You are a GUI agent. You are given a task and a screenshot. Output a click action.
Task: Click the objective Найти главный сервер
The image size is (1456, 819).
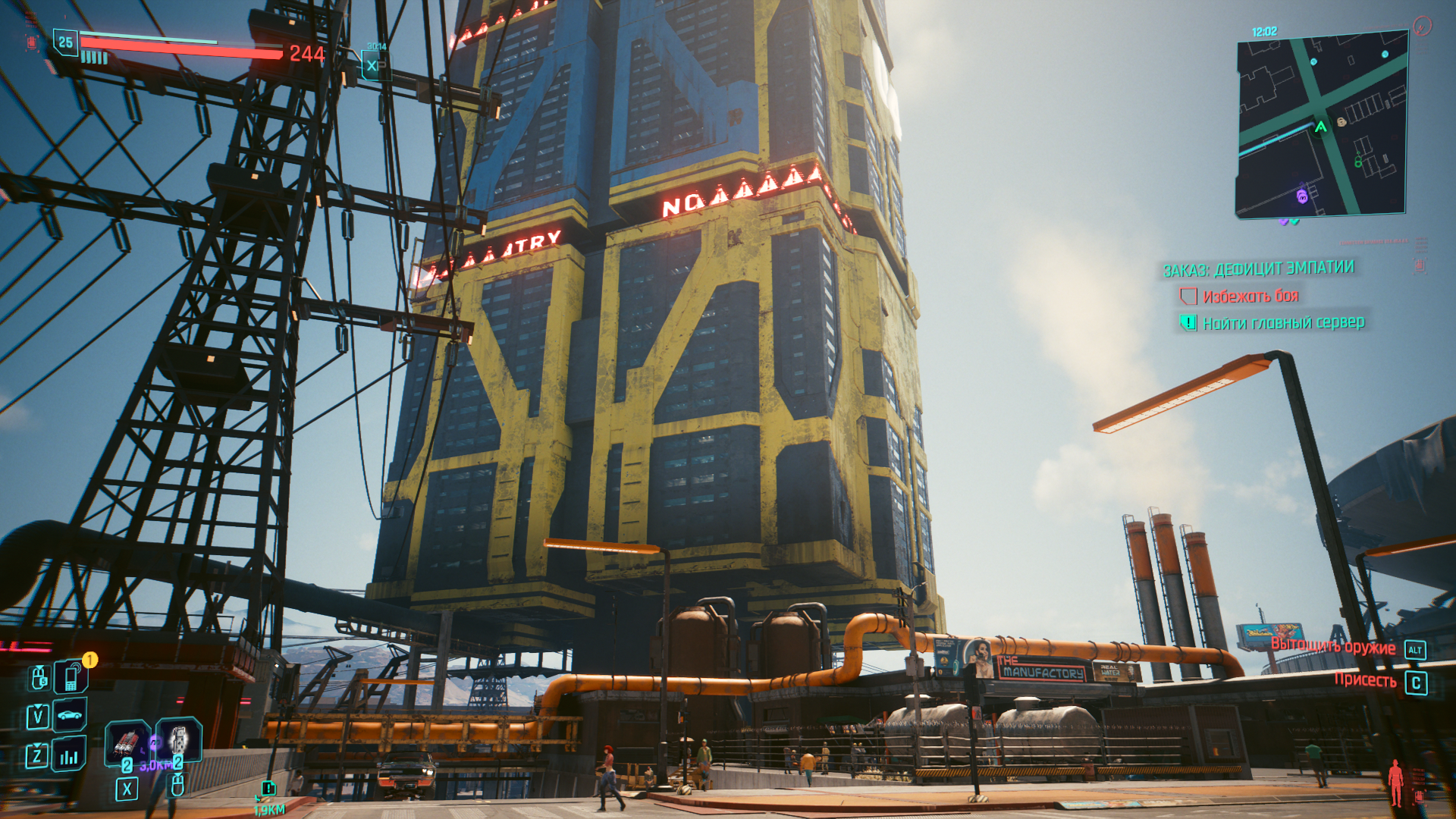(1283, 323)
